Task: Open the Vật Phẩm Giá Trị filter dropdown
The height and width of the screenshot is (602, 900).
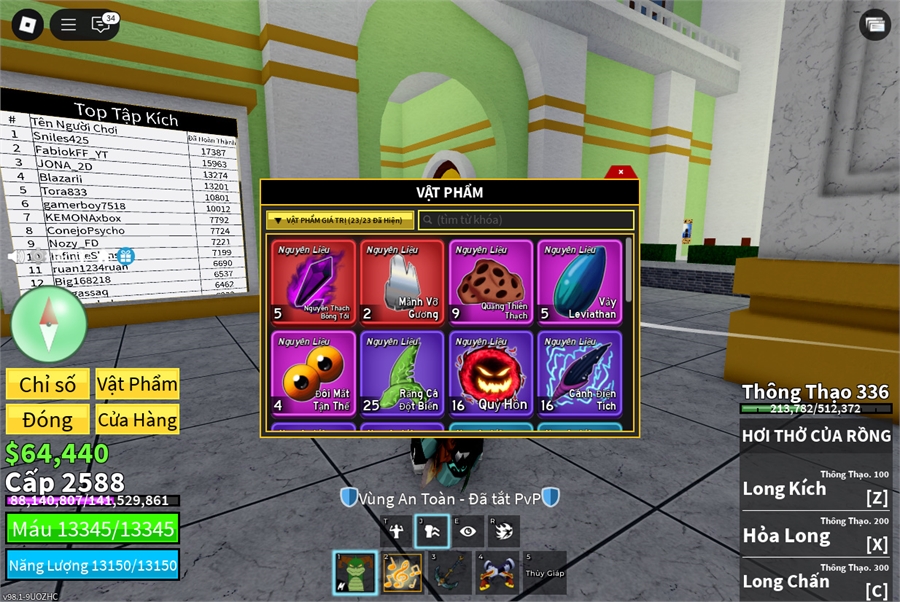Action: (340, 220)
